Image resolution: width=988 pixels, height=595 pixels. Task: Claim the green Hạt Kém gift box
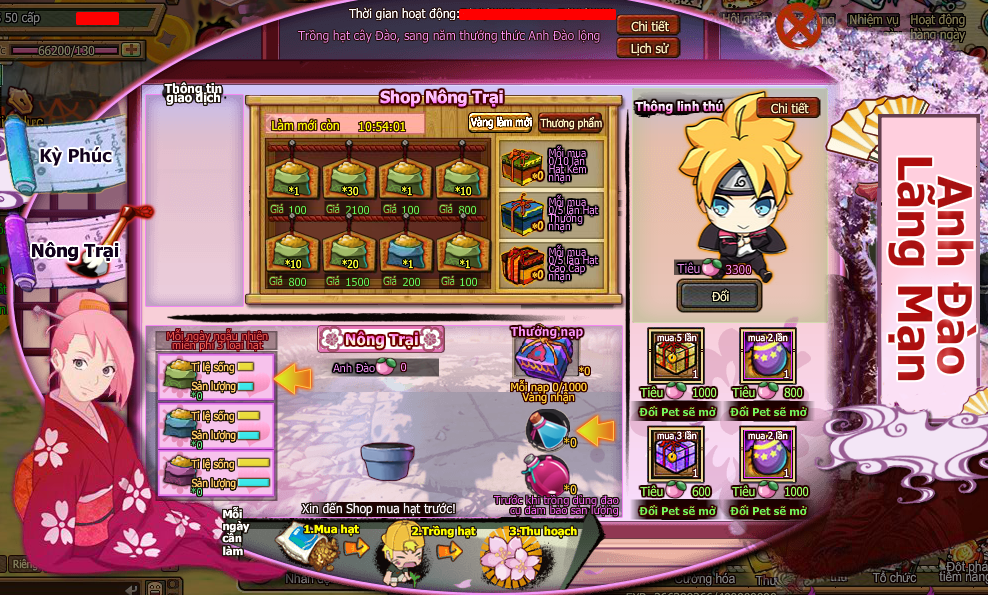[x=522, y=164]
